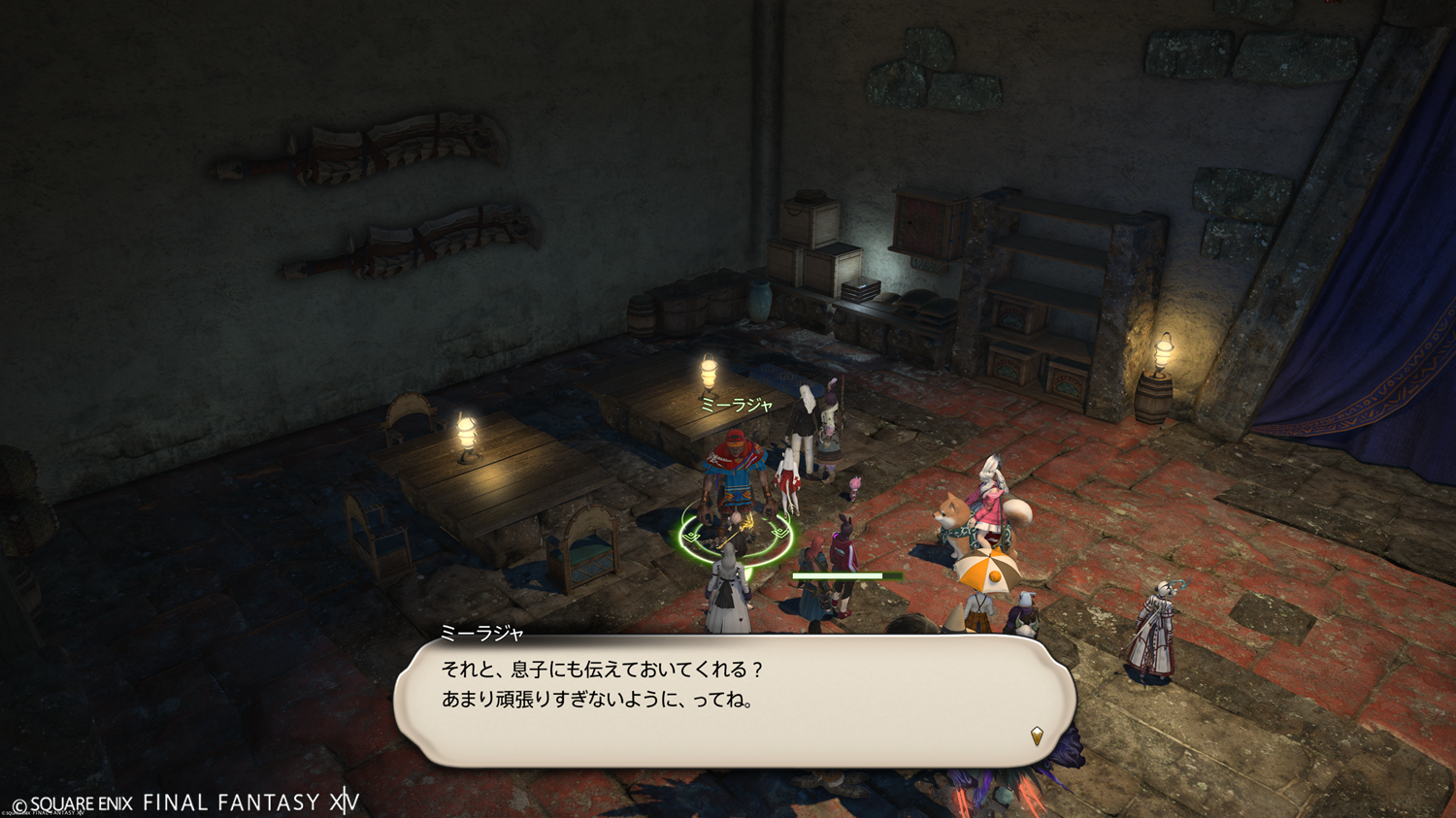Advance Miiraja's dialogue by clicking the speech box
The height and width of the screenshot is (818, 1456).
click(734, 701)
